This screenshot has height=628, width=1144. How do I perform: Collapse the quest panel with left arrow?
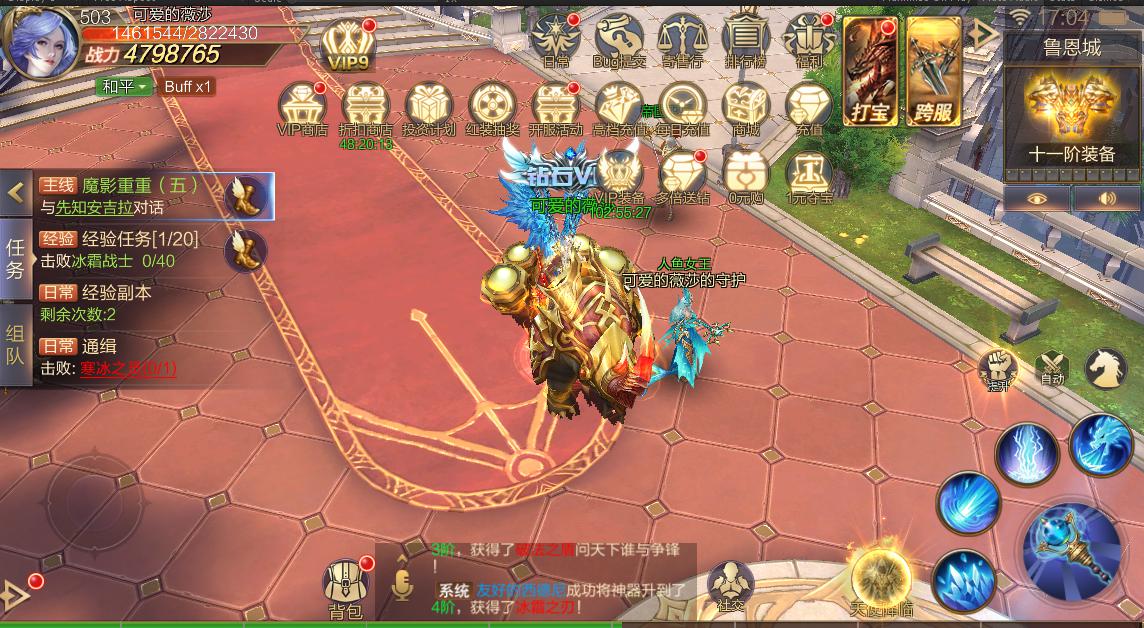point(16,192)
